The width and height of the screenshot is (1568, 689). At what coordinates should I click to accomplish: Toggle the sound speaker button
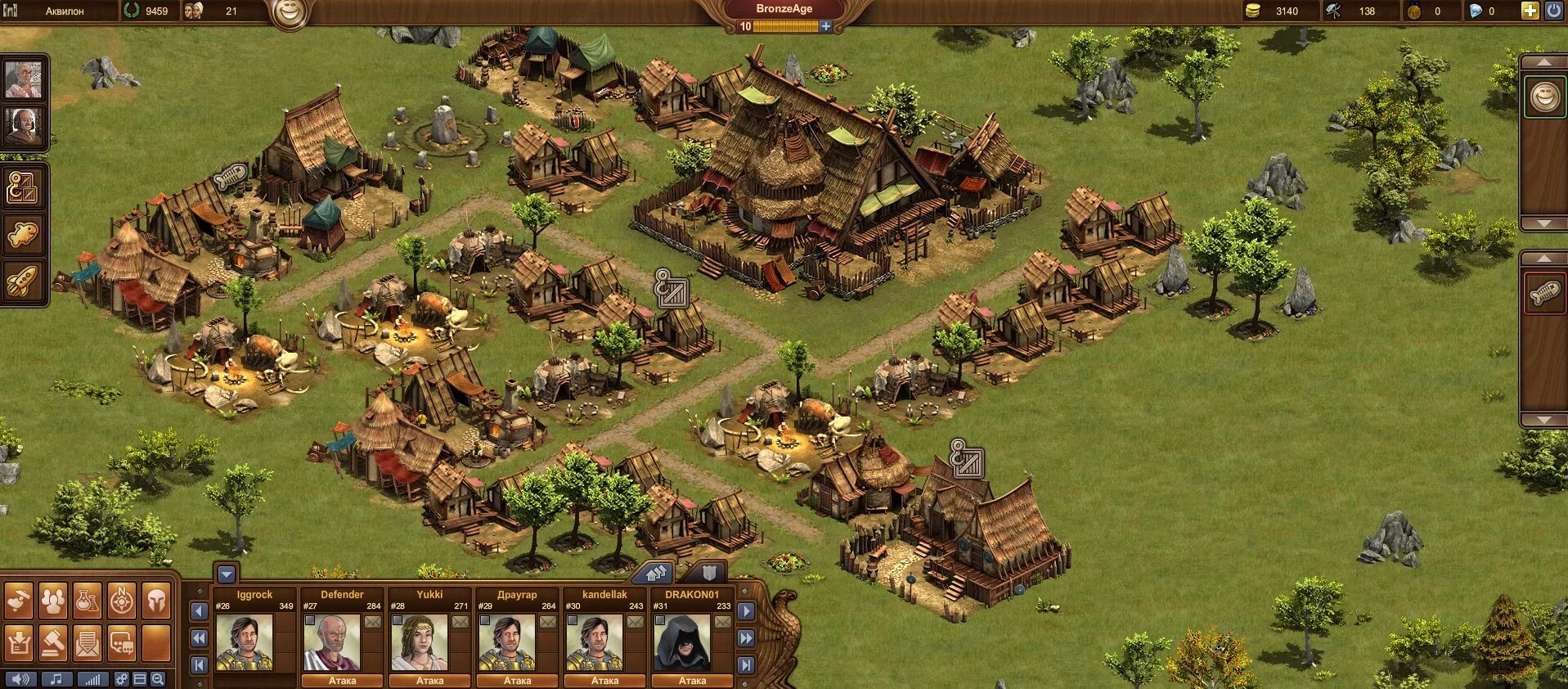[20, 679]
